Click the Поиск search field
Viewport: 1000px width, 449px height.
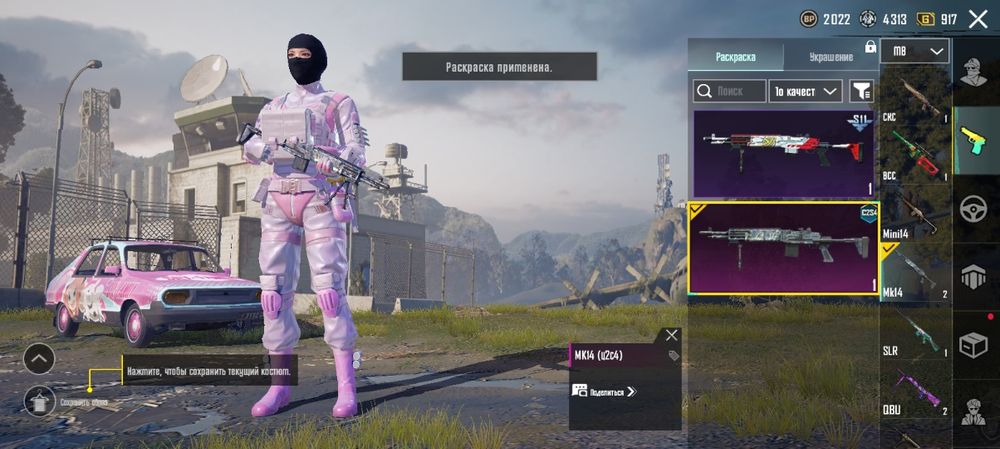point(730,92)
